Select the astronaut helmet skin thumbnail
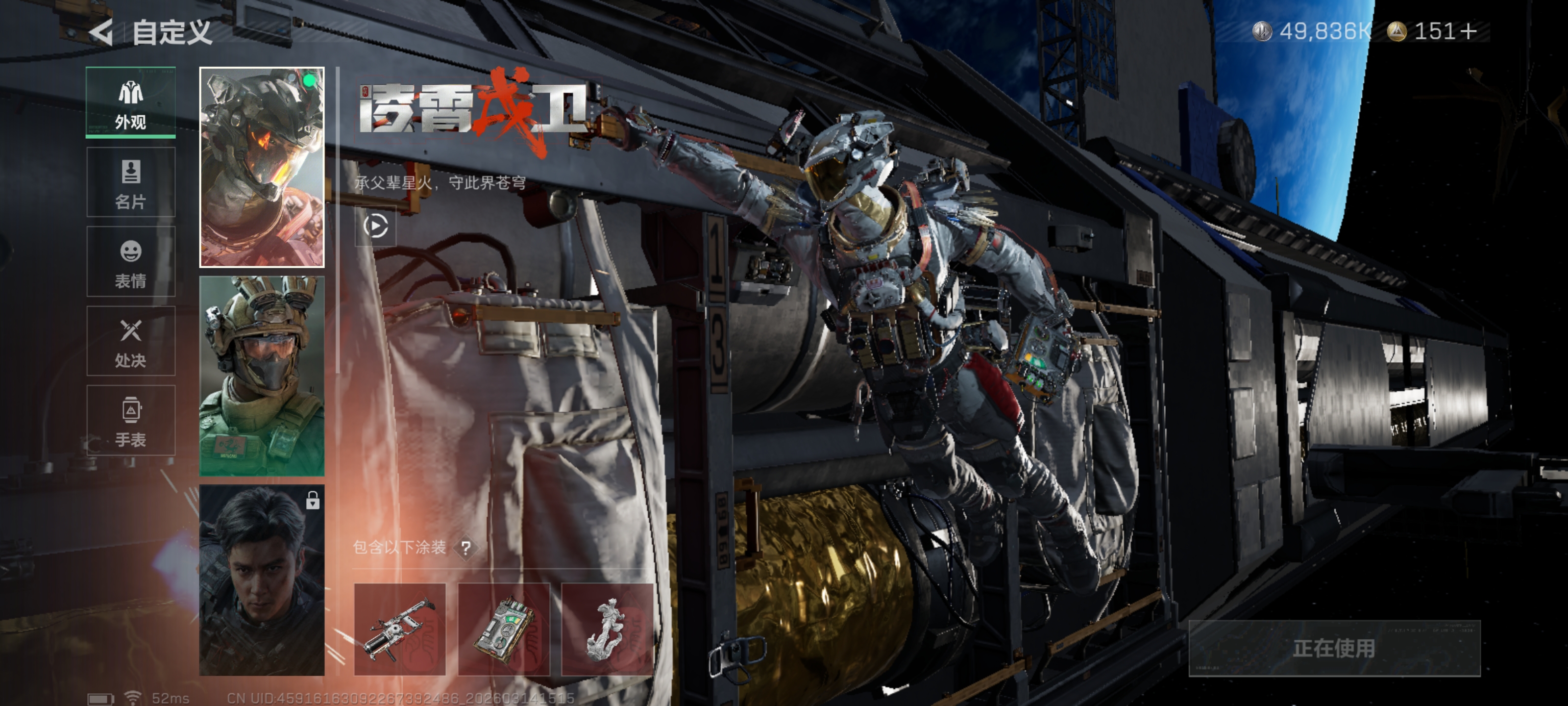This screenshot has width=1568, height=706. pyautogui.click(x=262, y=167)
